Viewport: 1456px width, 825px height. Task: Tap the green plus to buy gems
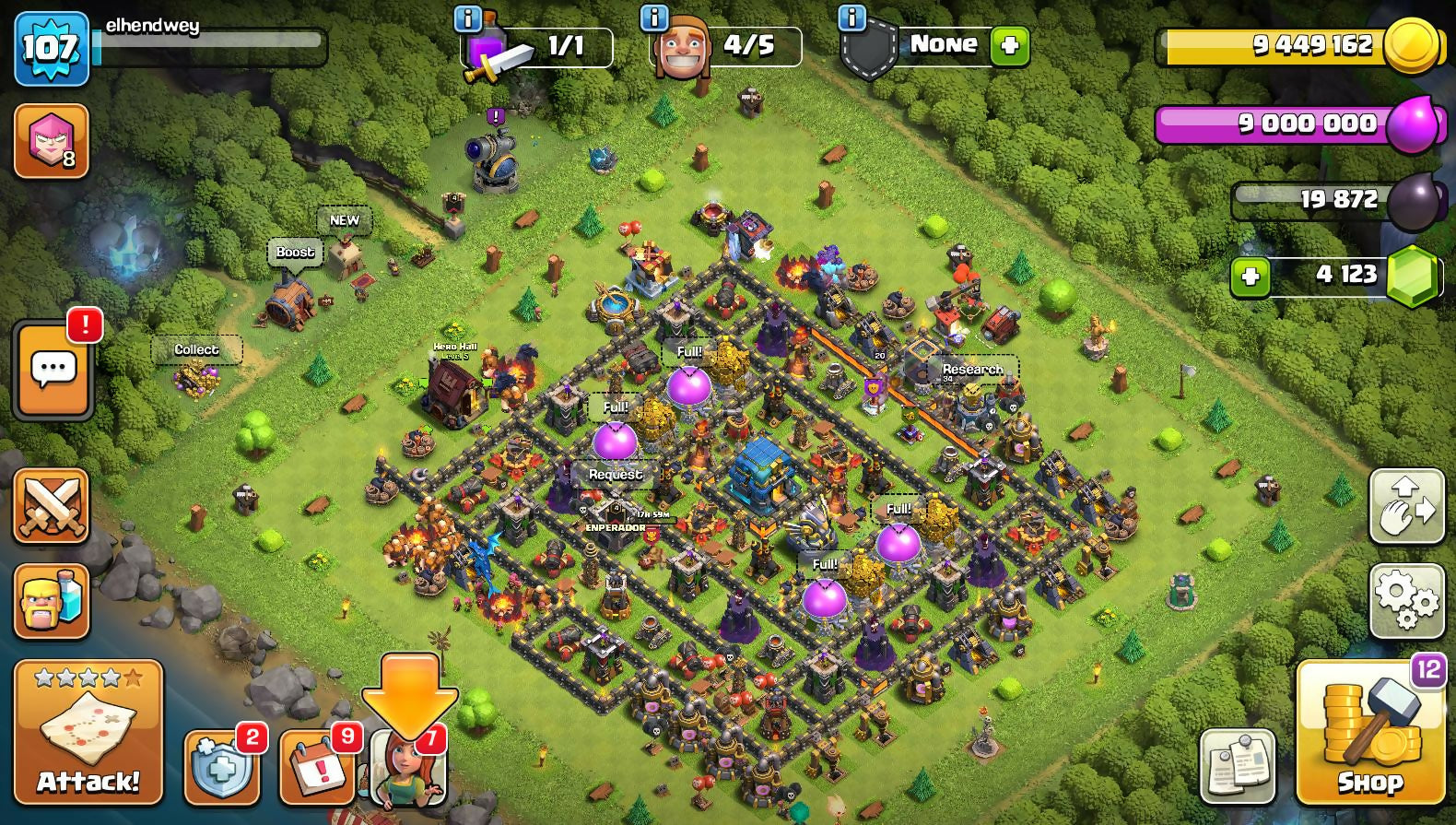[x=1251, y=276]
